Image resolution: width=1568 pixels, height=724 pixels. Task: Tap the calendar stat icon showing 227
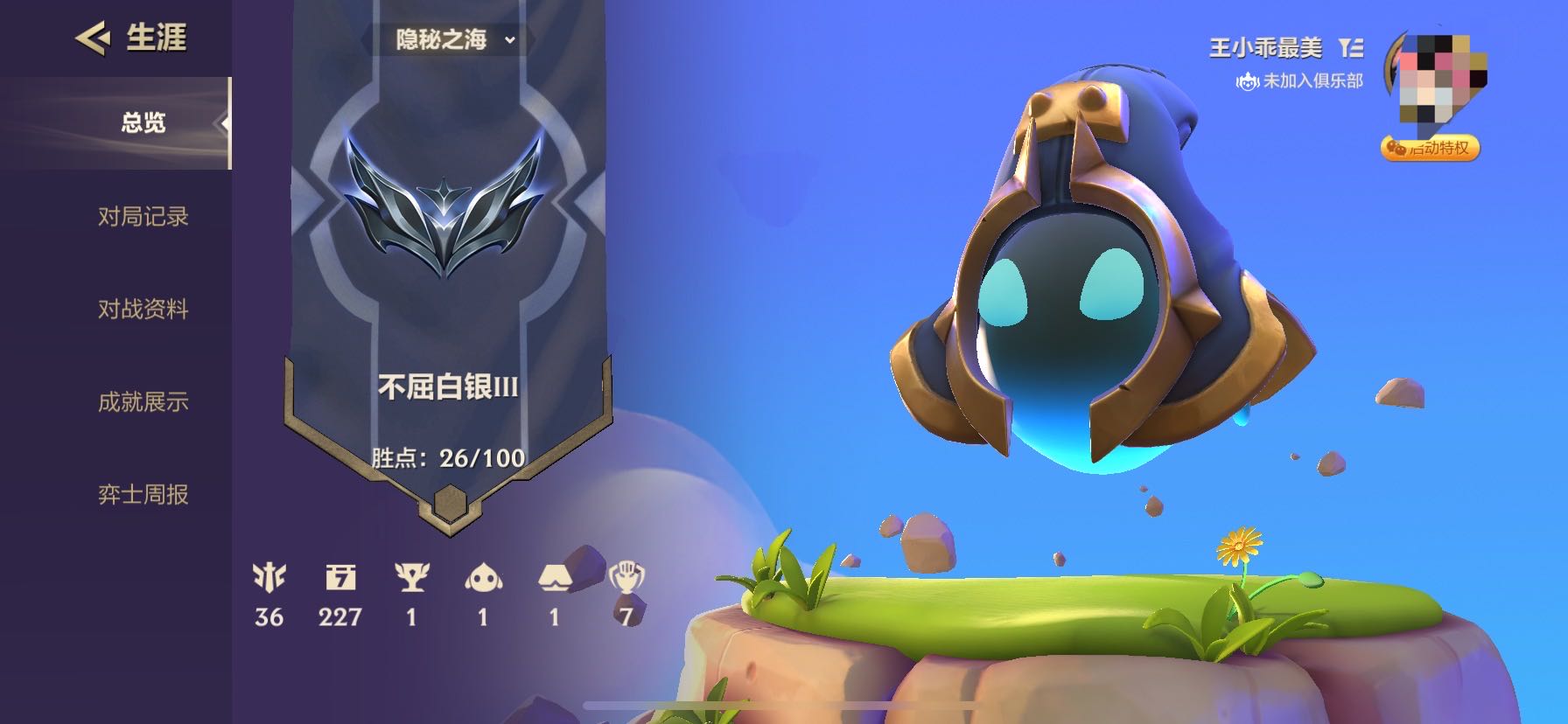tap(340, 577)
